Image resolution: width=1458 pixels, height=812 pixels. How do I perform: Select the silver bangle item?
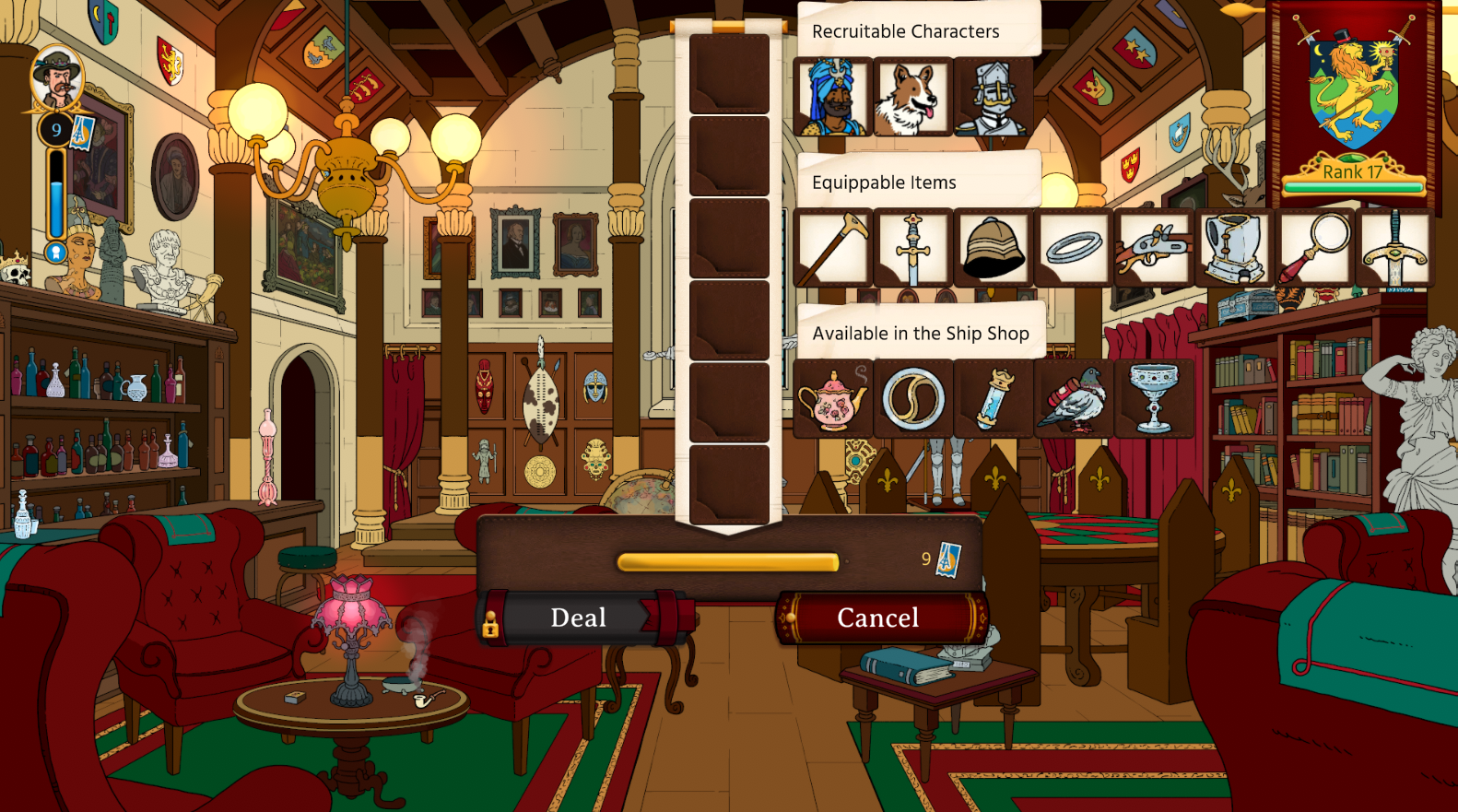[x=1073, y=248]
